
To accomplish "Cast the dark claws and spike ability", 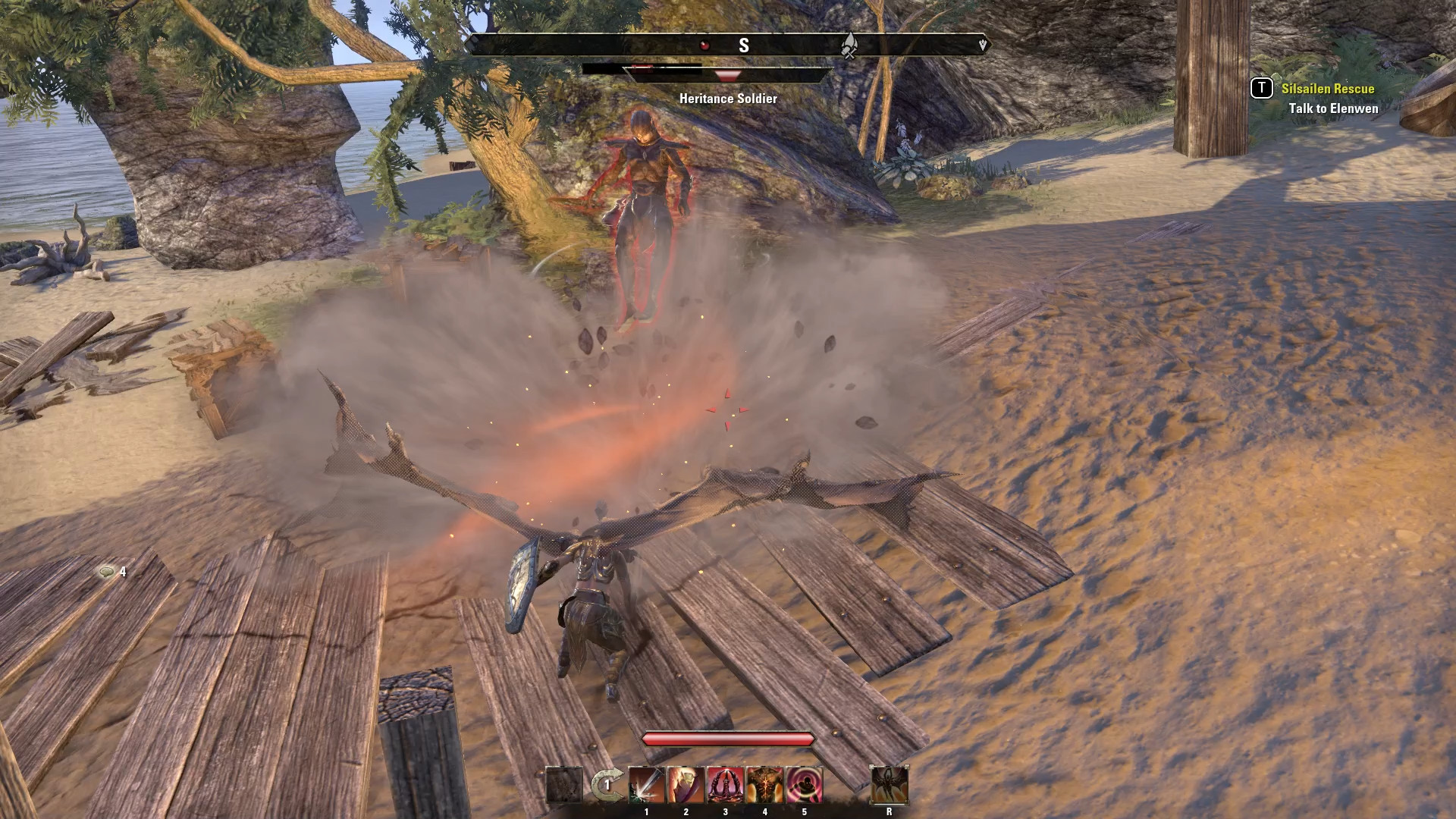I will pos(725,785).
